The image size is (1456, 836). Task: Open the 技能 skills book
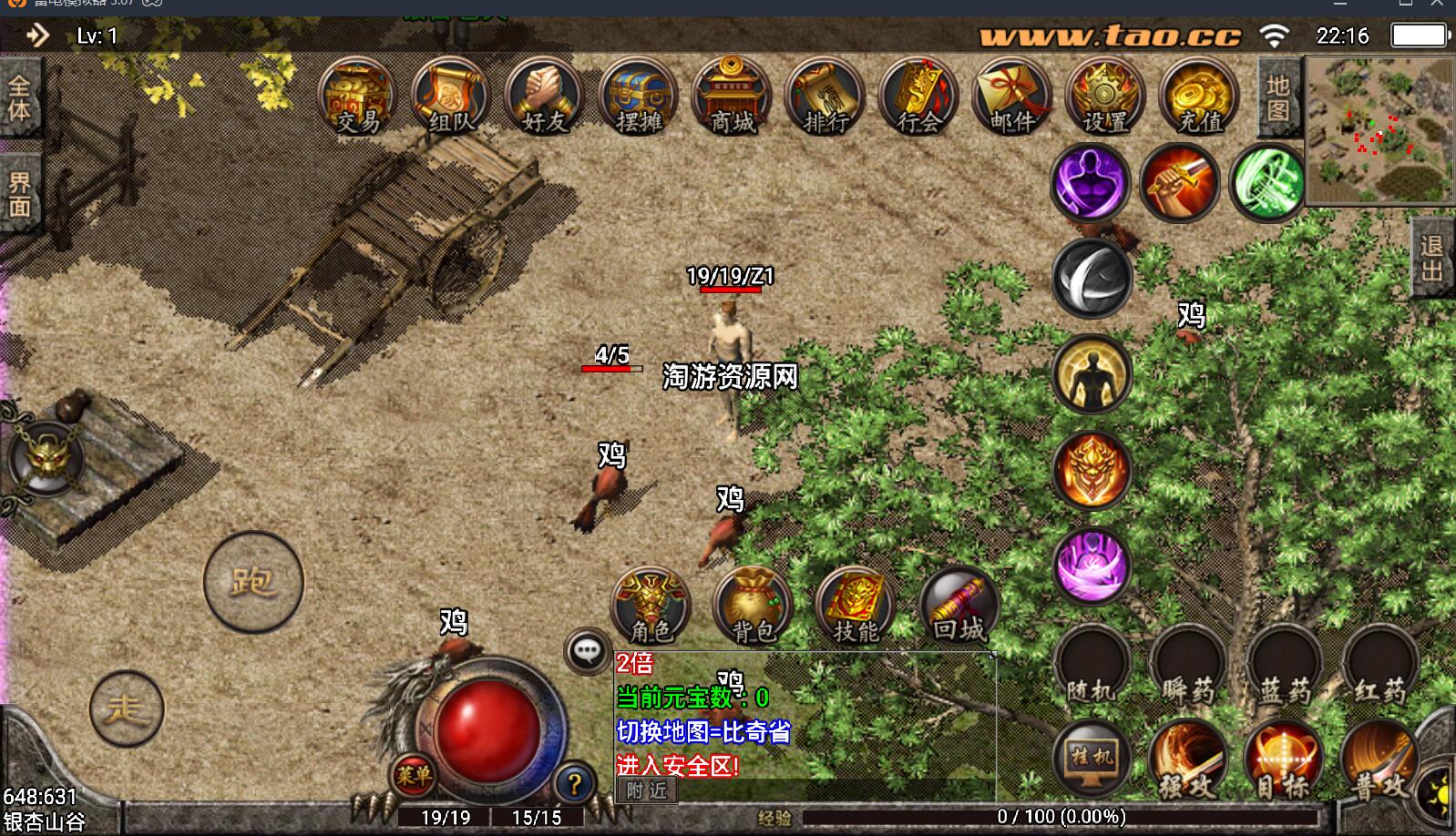tap(856, 605)
